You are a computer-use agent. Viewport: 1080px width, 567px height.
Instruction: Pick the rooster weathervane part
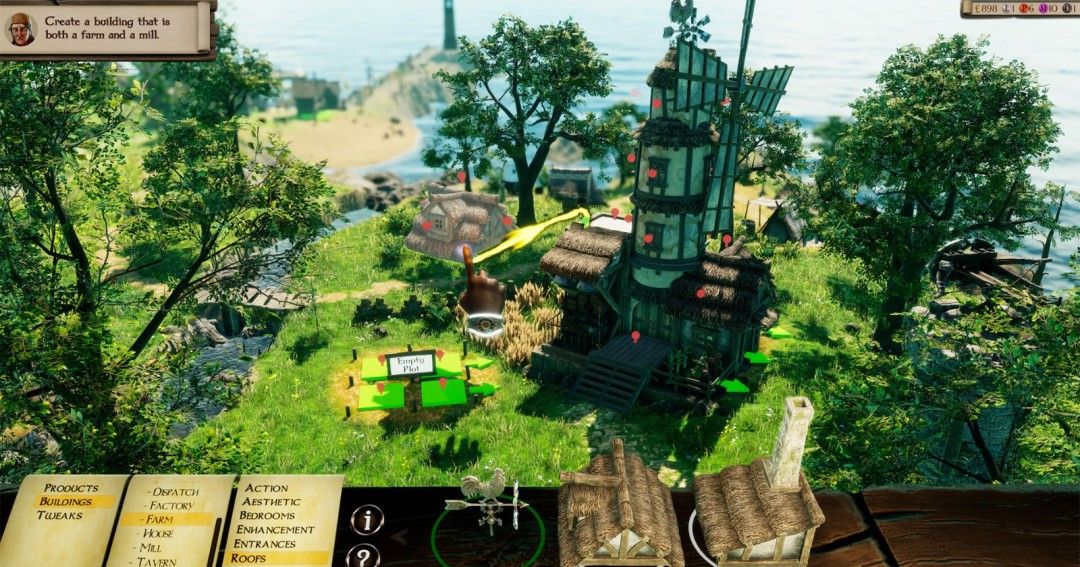[x=487, y=502]
